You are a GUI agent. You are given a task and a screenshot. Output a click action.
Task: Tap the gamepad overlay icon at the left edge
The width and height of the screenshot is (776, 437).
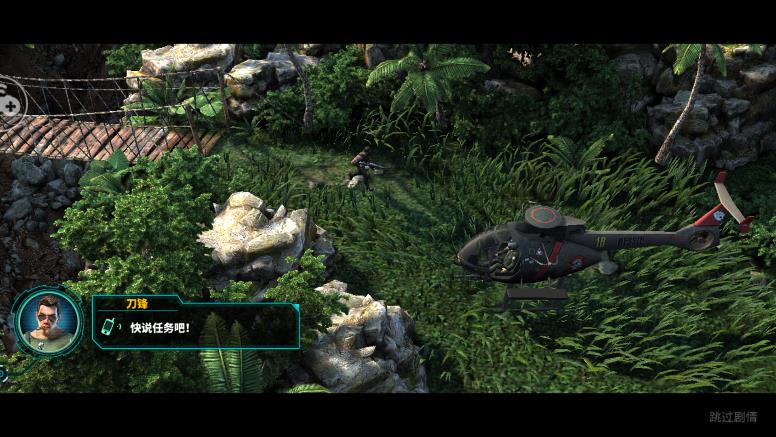[x=8, y=98]
